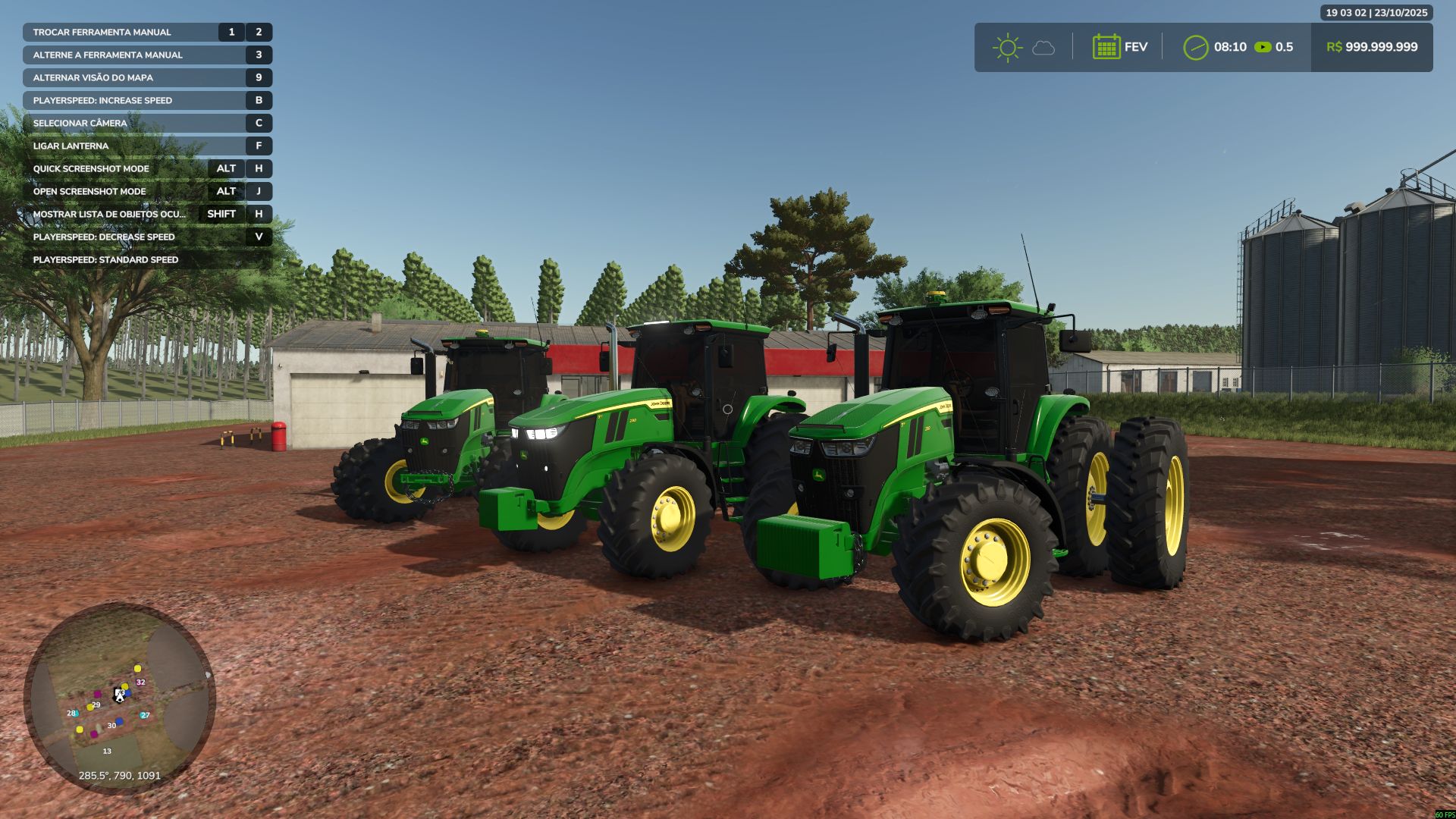Click the sun weather icon in the HUD
Viewport: 1456px width, 819px height.
1006,48
